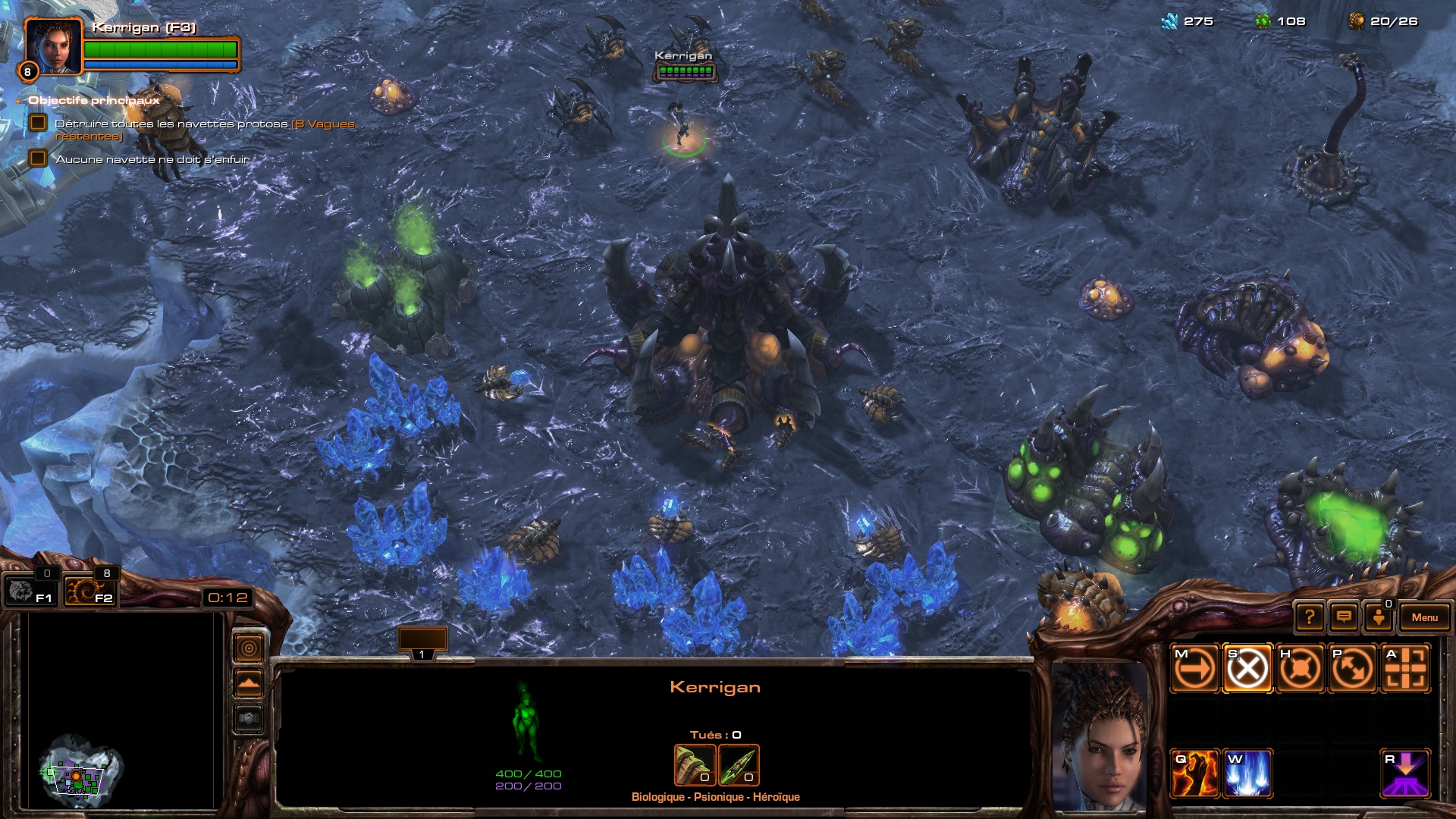1456x819 pixels.
Task: Select all army units with F2 button
Action: pos(89,591)
